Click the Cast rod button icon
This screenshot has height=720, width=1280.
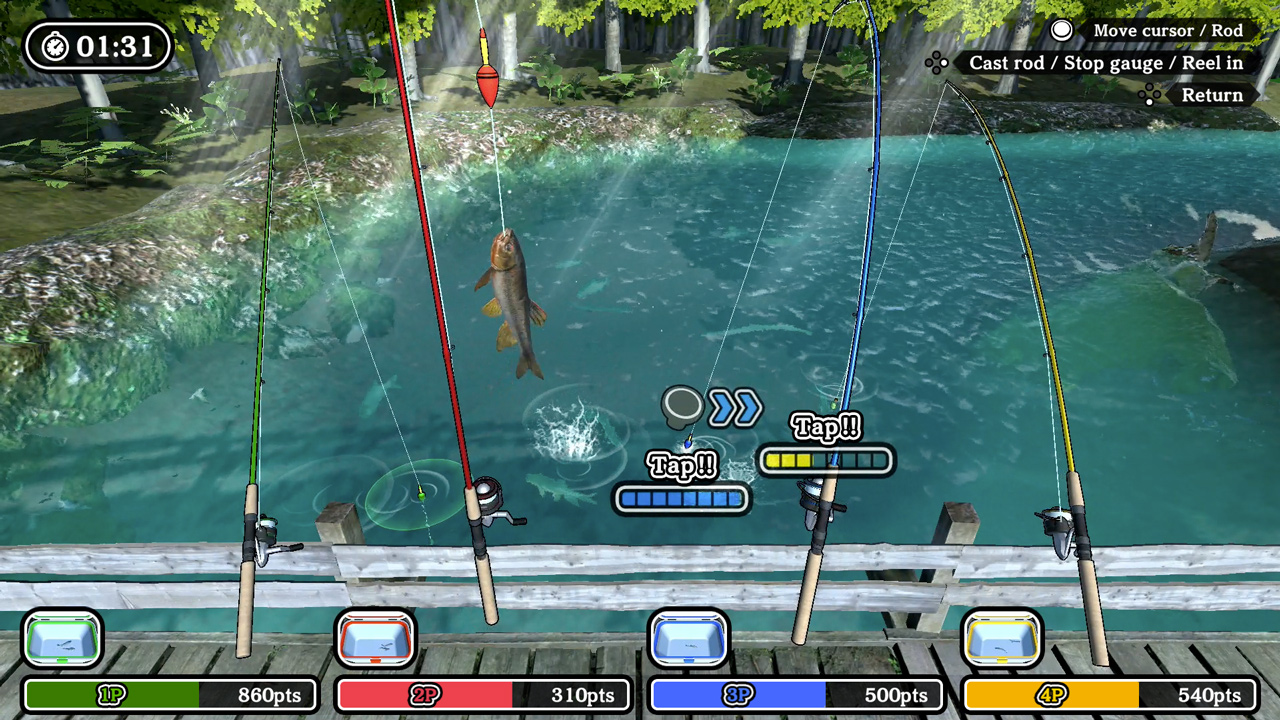937,62
